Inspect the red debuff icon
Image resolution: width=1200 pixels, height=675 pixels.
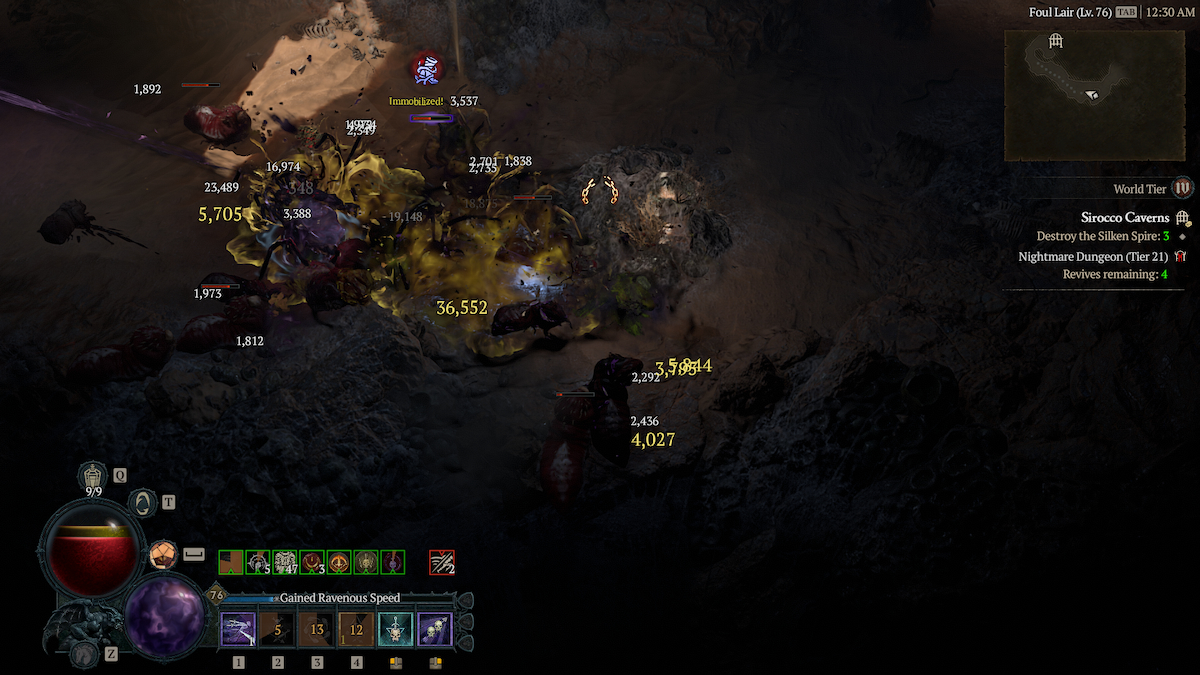[441, 563]
